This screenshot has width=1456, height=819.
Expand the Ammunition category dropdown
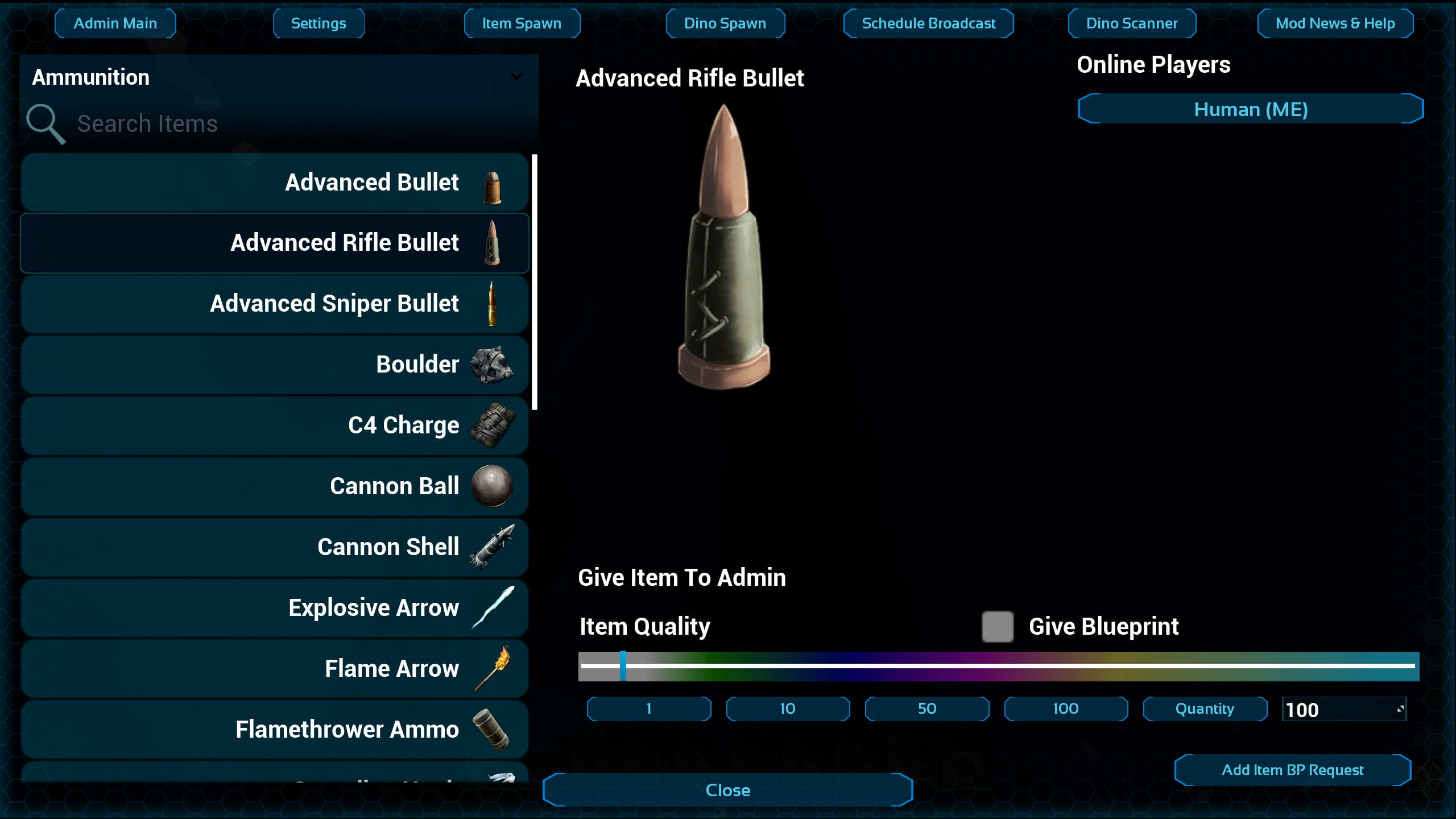click(516, 77)
